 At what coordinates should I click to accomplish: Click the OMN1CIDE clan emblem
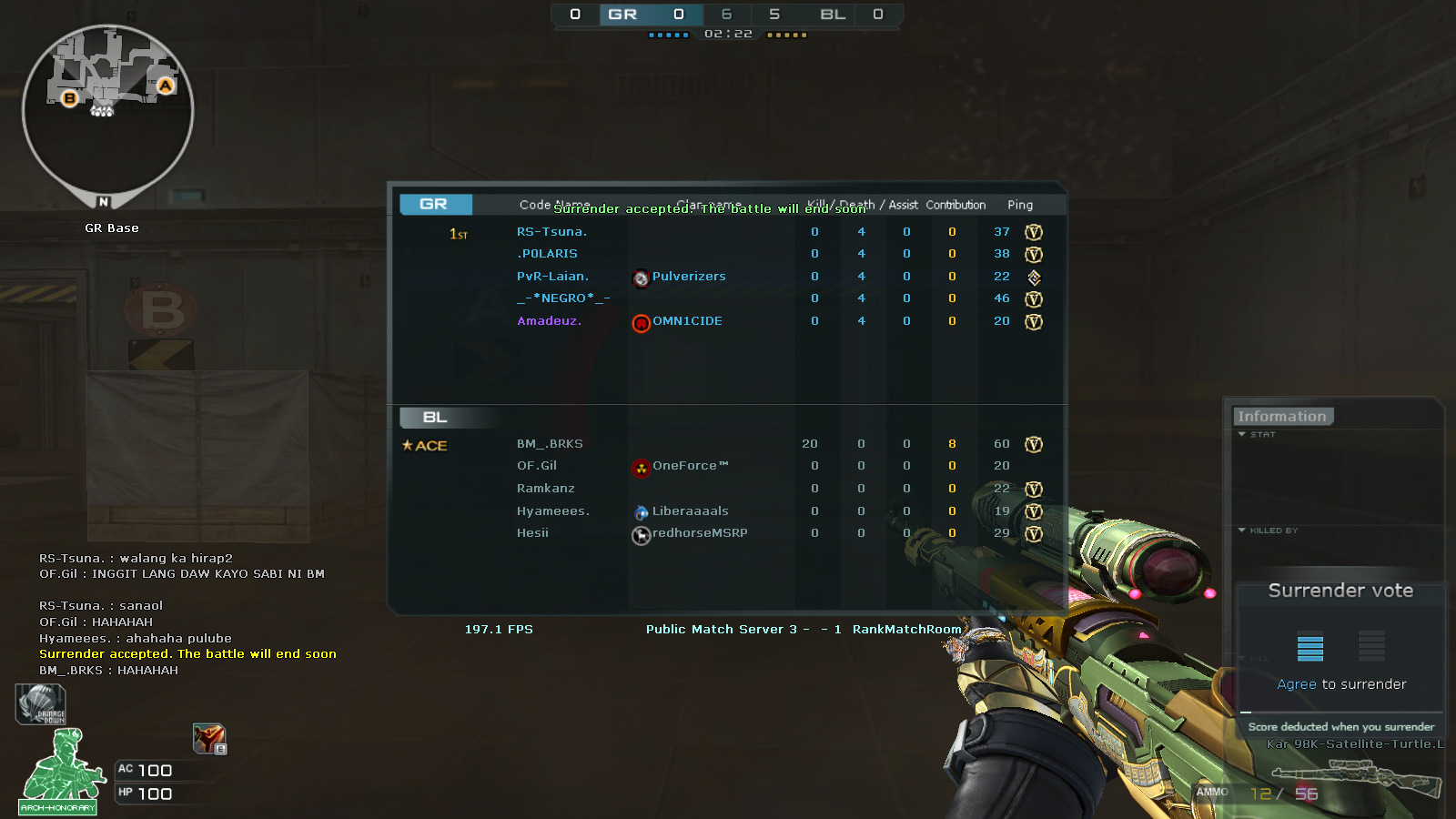[x=642, y=323]
